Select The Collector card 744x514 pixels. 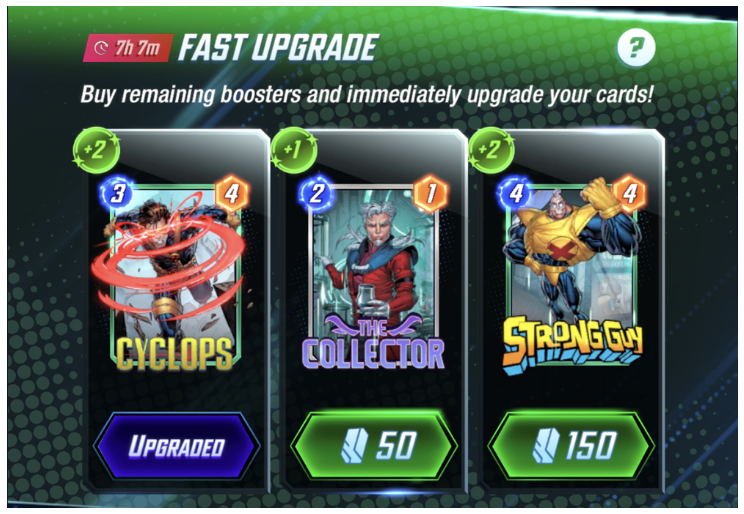click(x=372, y=275)
